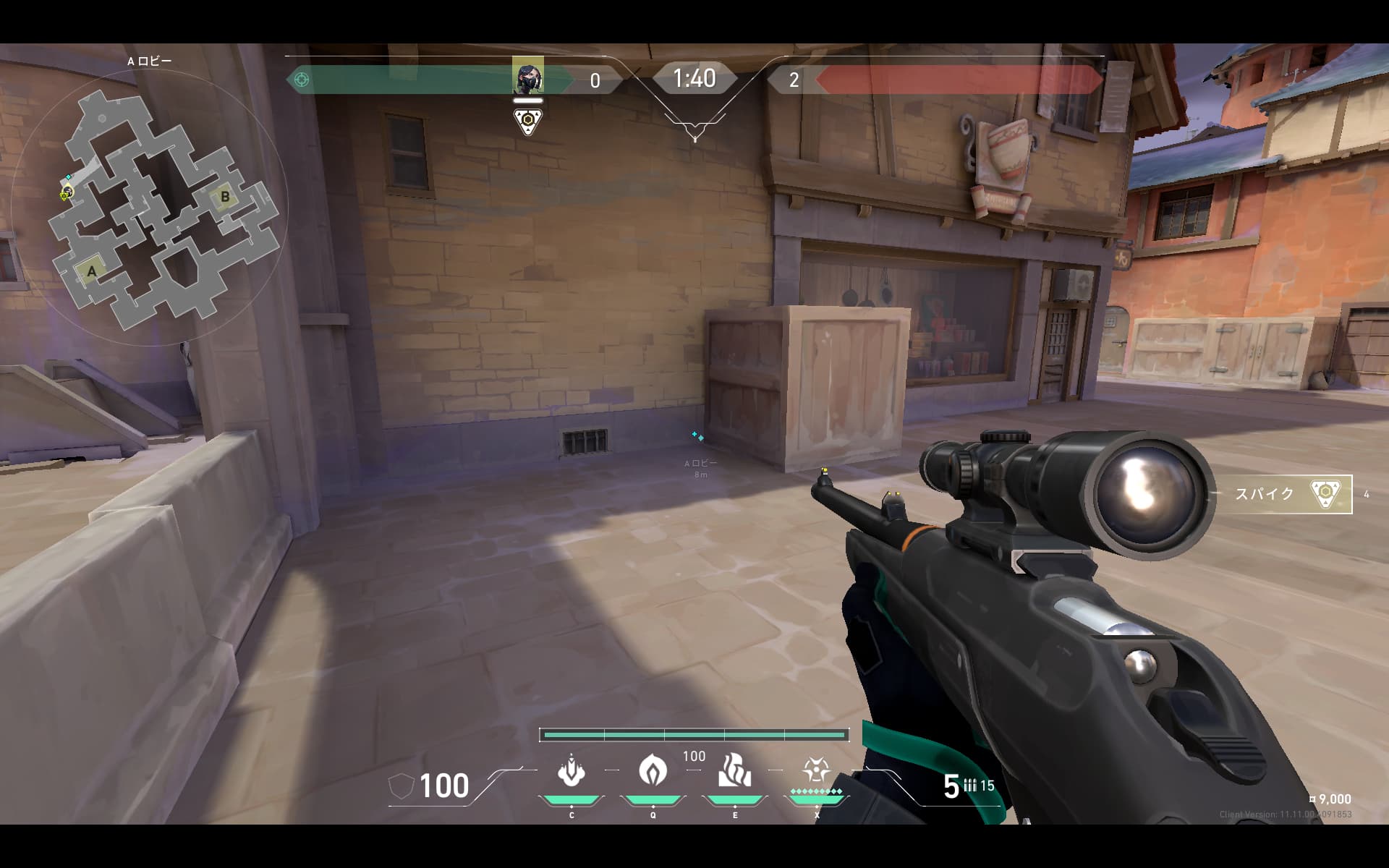This screenshot has height=868, width=1389.
Task: Activate the Viper's Pit ultimate icon
Action: (x=816, y=771)
